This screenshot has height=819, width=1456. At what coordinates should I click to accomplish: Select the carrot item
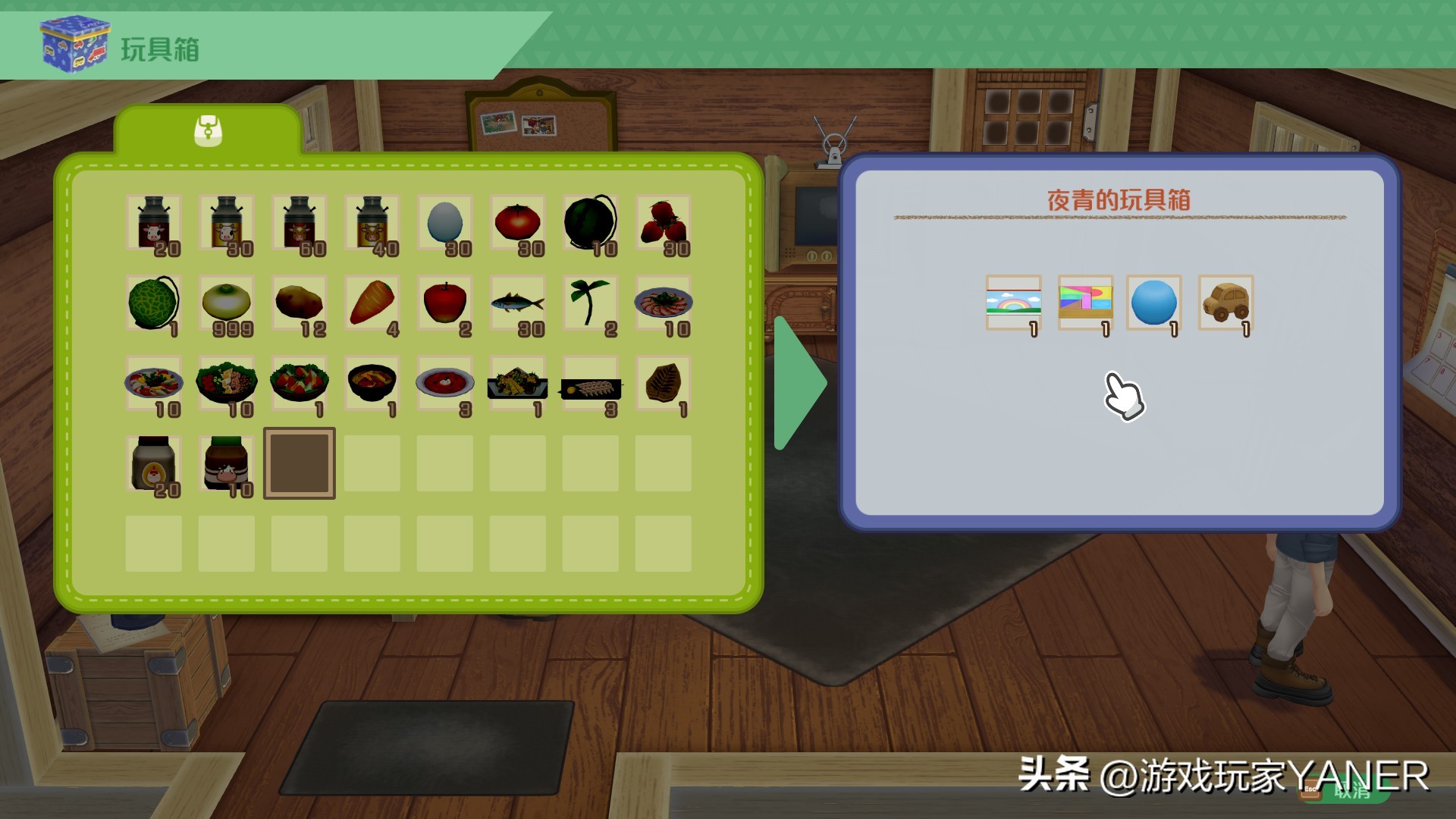pyautogui.click(x=372, y=303)
